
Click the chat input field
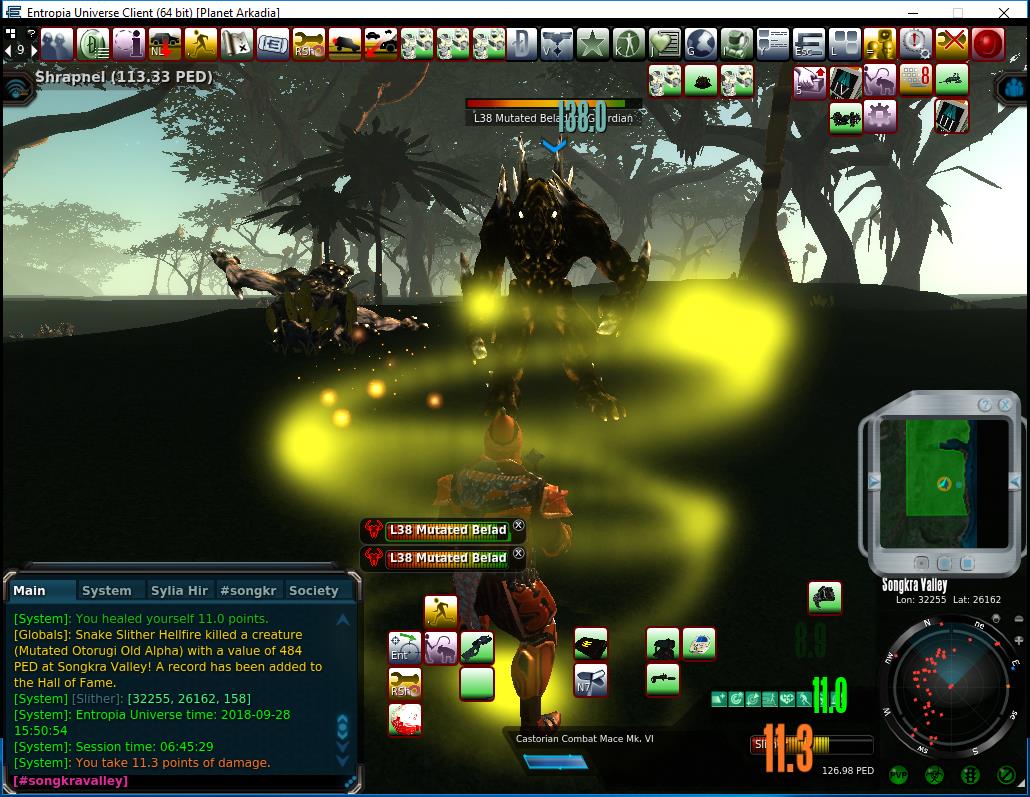[180, 780]
